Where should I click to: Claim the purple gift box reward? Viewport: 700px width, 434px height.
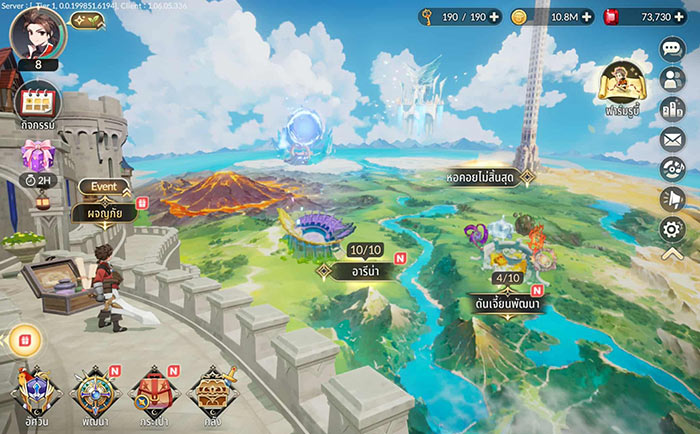click(x=36, y=156)
